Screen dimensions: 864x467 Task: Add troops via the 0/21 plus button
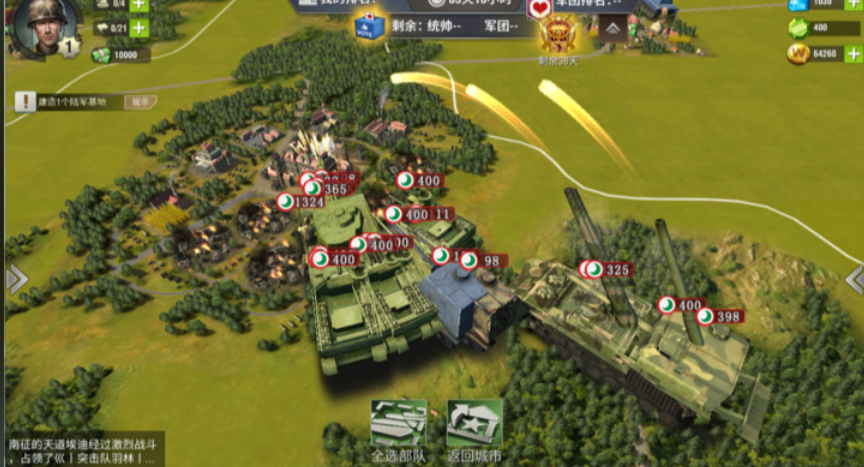138,28
